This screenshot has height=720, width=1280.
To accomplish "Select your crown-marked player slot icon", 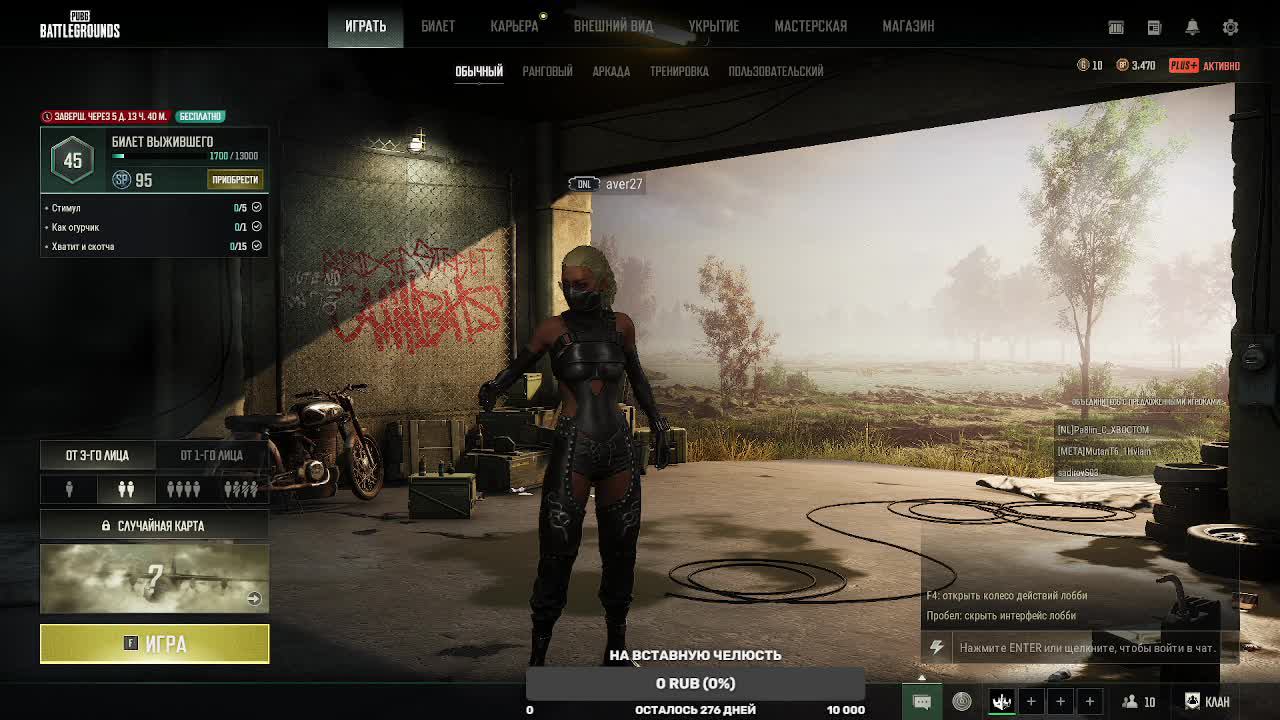I will point(1001,700).
